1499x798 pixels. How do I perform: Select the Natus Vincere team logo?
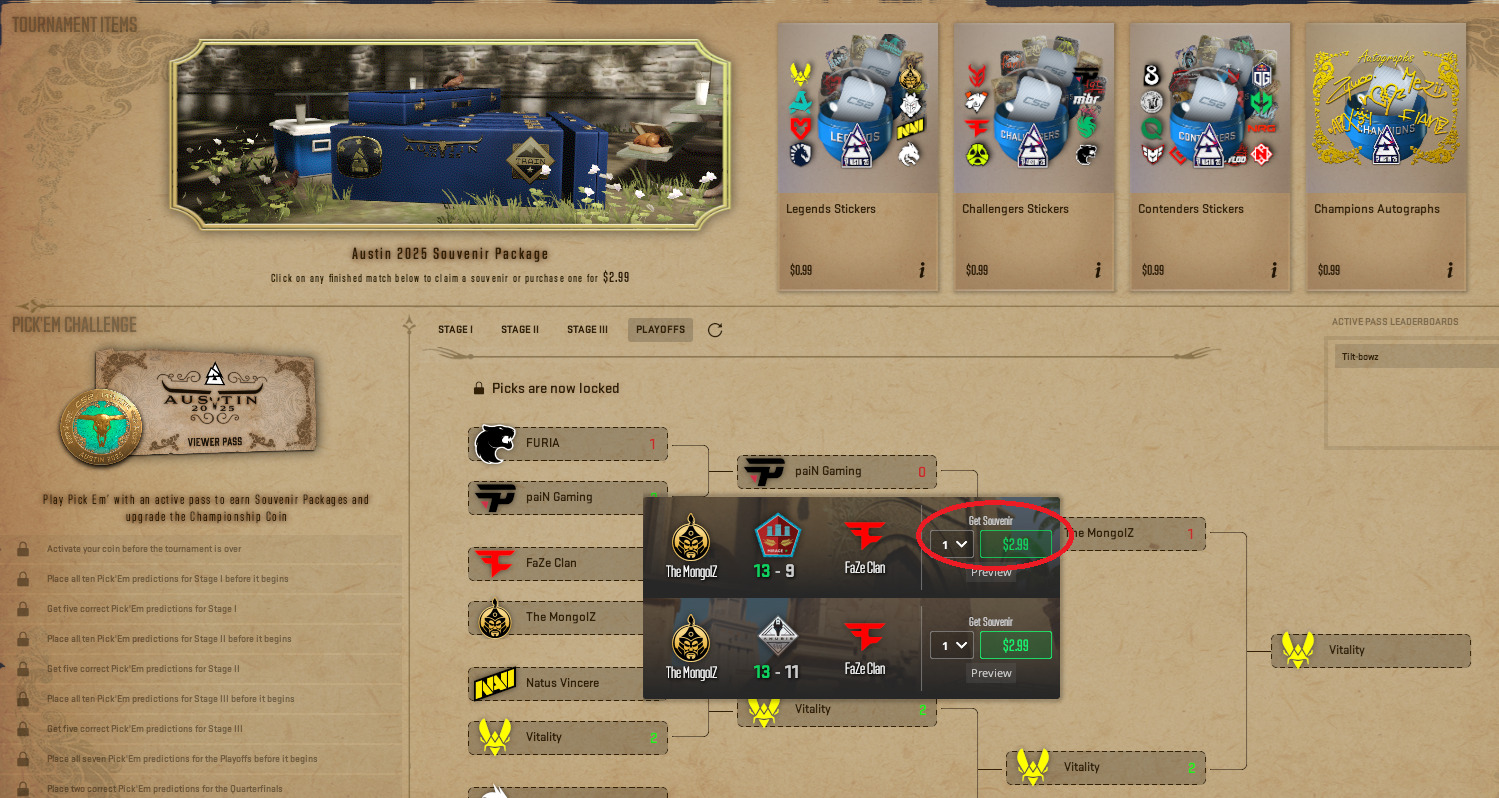click(x=497, y=682)
